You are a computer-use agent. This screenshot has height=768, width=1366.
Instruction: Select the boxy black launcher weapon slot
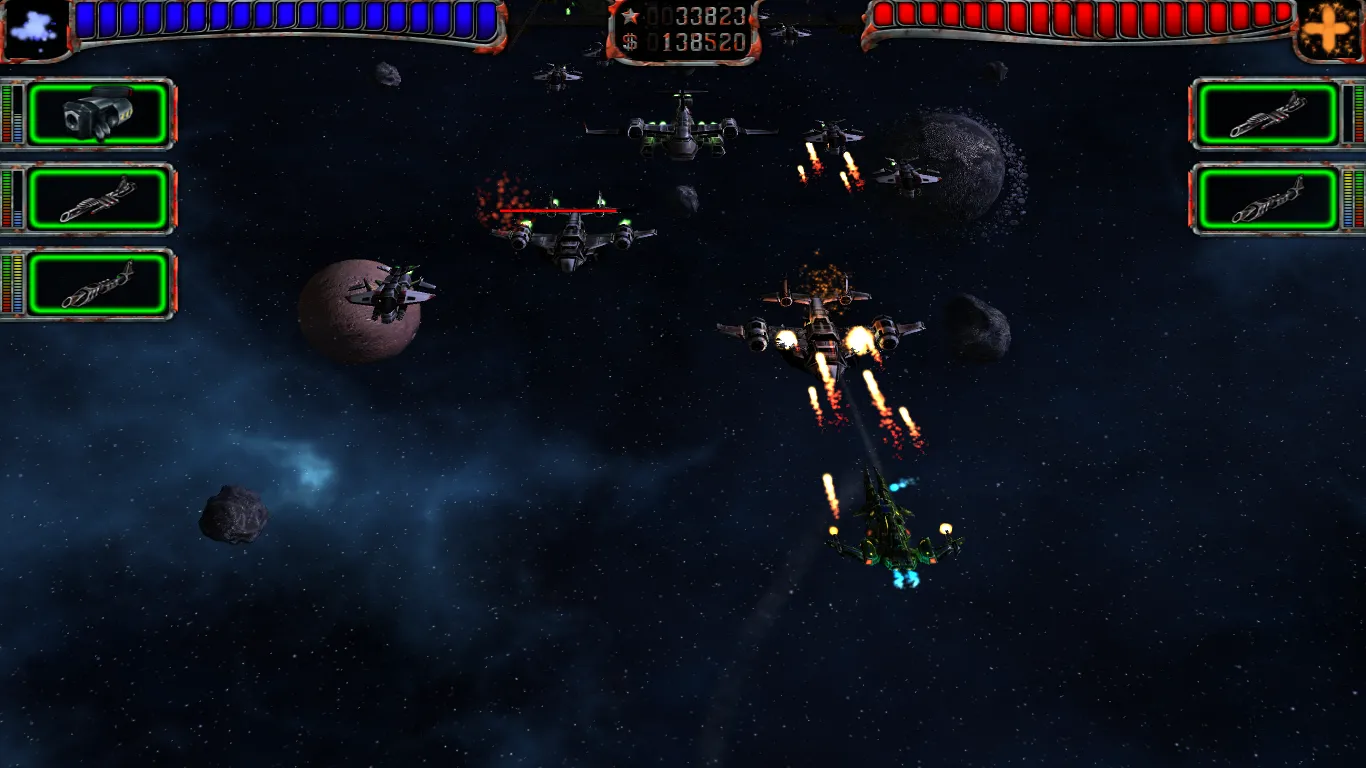click(x=97, y=115)
